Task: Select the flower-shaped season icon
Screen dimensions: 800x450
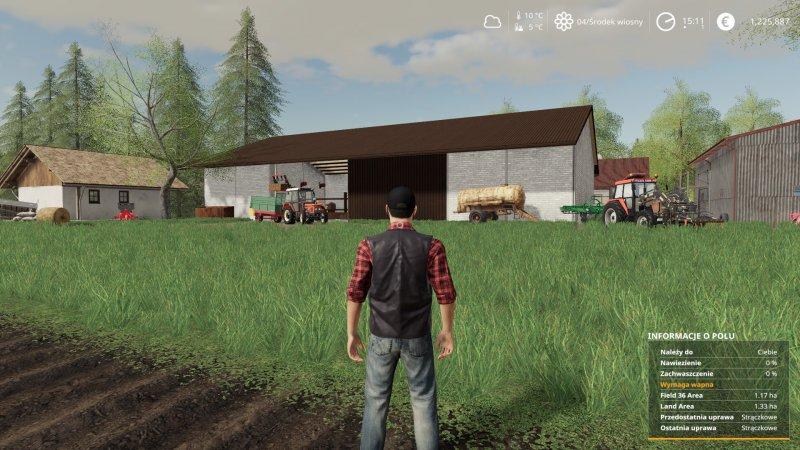Action: tap(564, 21)
